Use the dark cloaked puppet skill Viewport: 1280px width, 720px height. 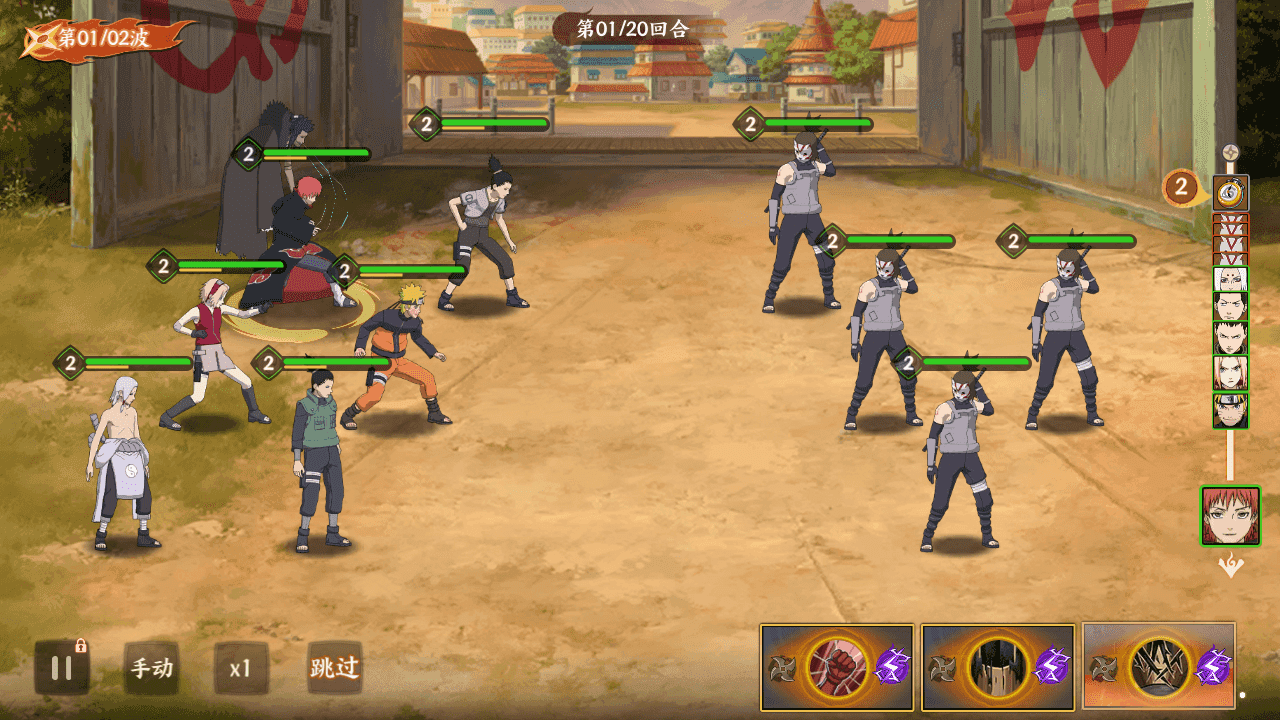998,666
